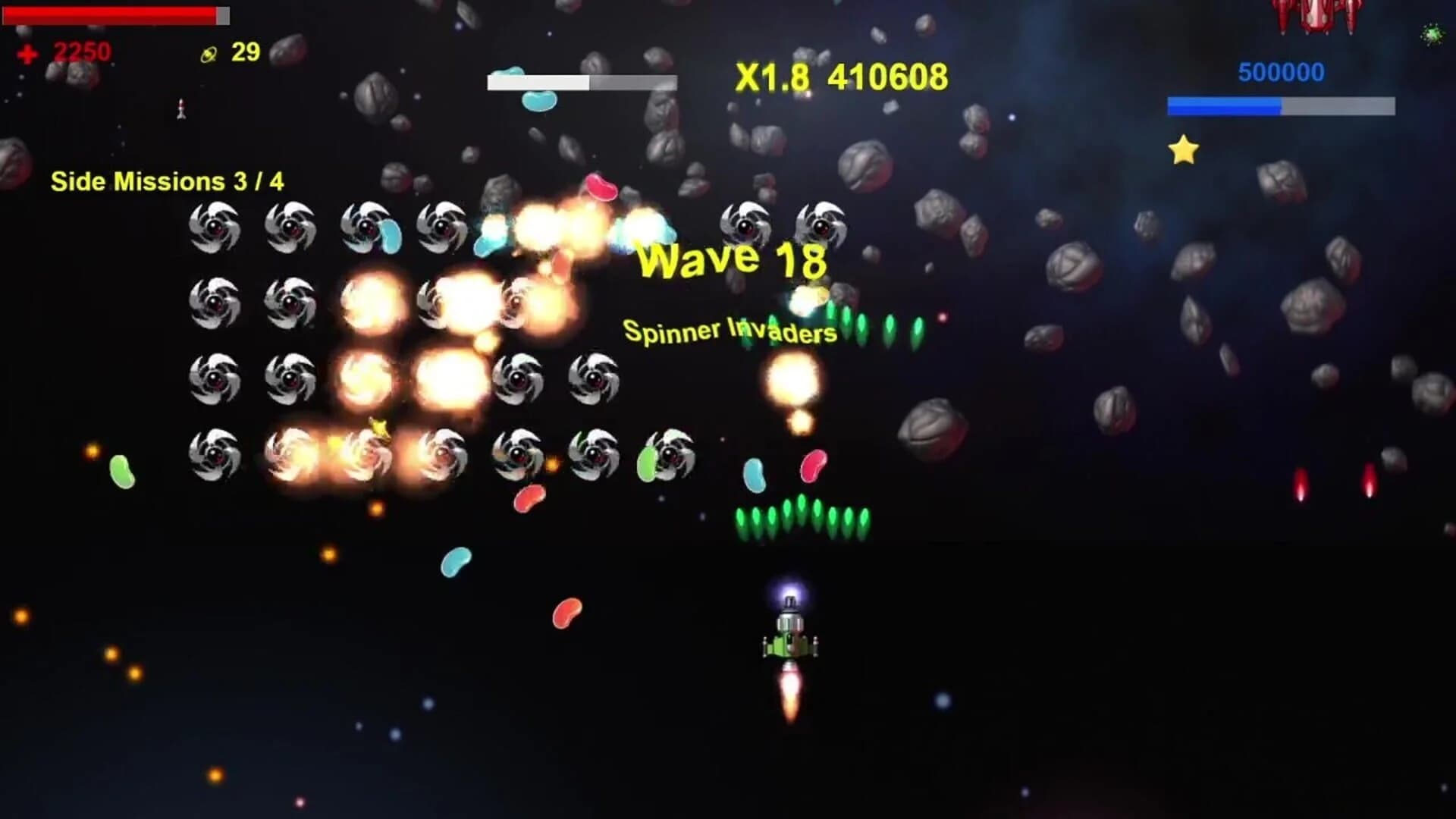Select the Wave 18 announcement text
This screenshot has height=819, width=1456.
732,262
